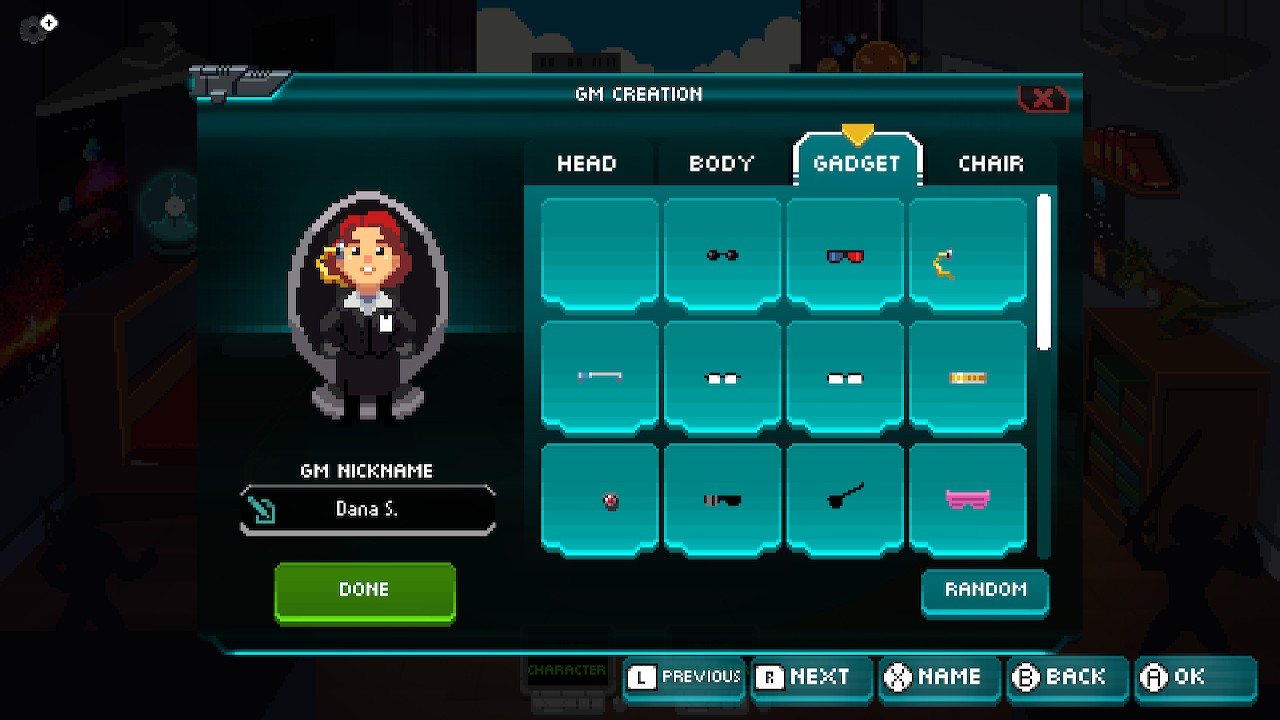The height and width of the screenshot is (720, 1280).
Task: Switch to the CHAIR tab
Action: pyautogui.click(x=991, y=163)
